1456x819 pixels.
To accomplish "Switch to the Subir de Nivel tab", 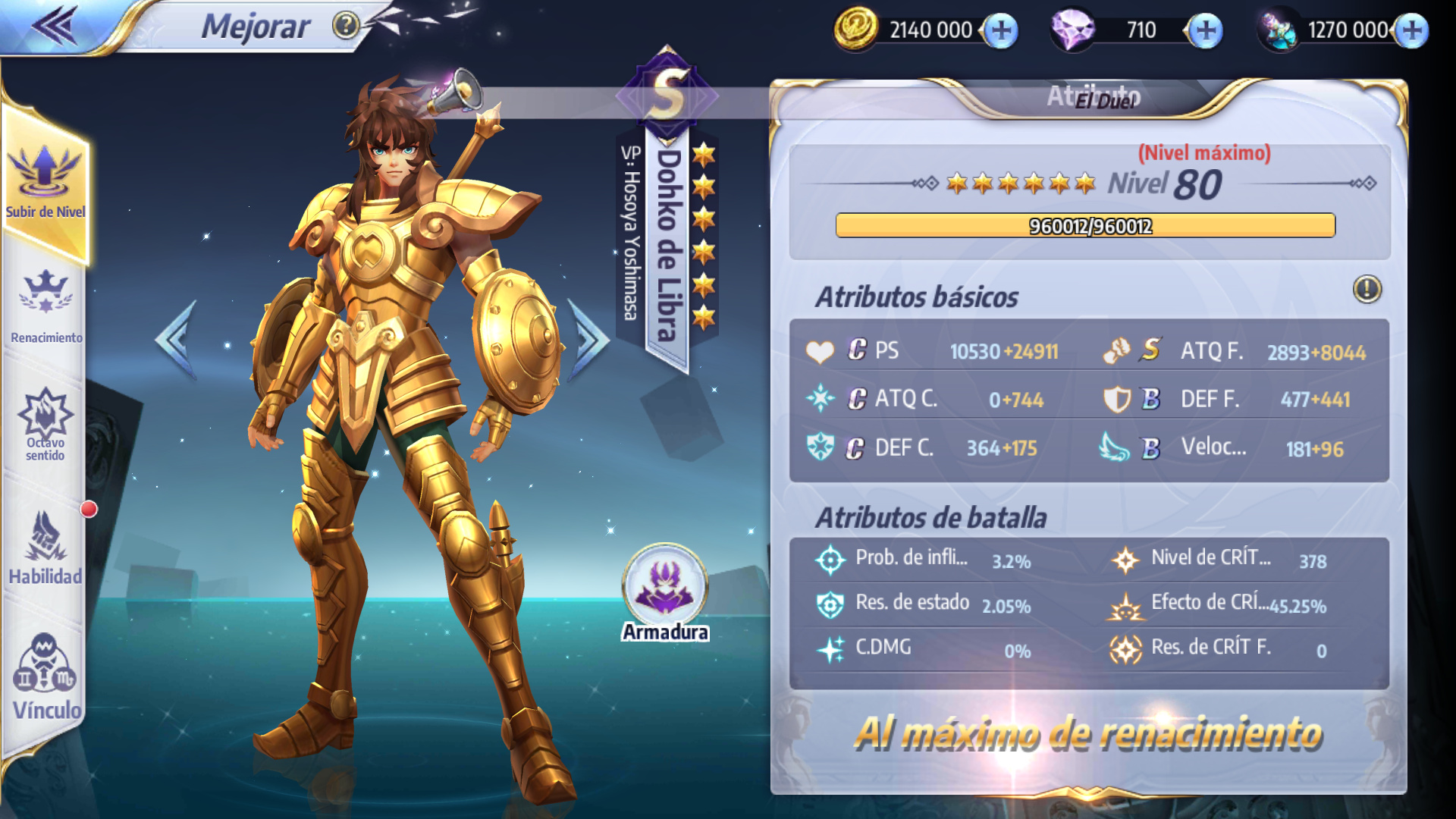I will (45, 182).
